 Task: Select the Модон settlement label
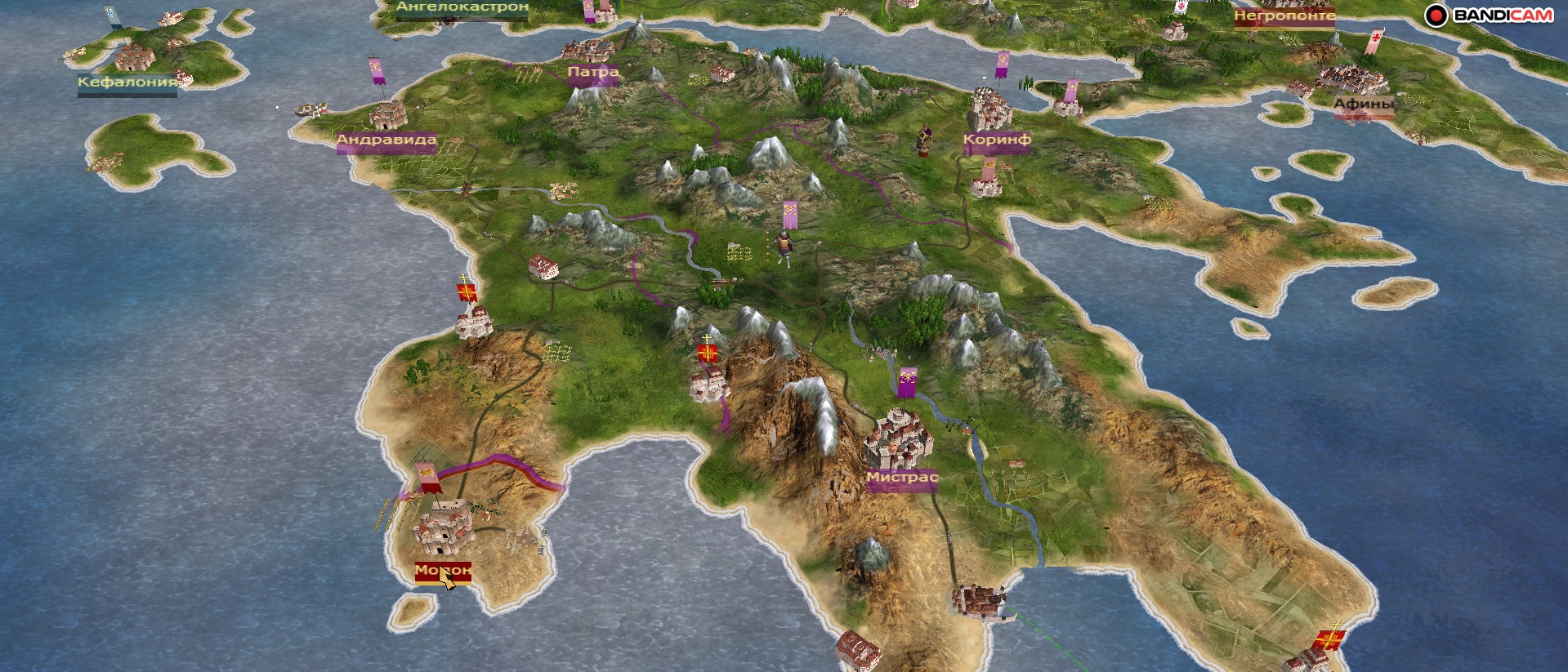coord(443,570)
